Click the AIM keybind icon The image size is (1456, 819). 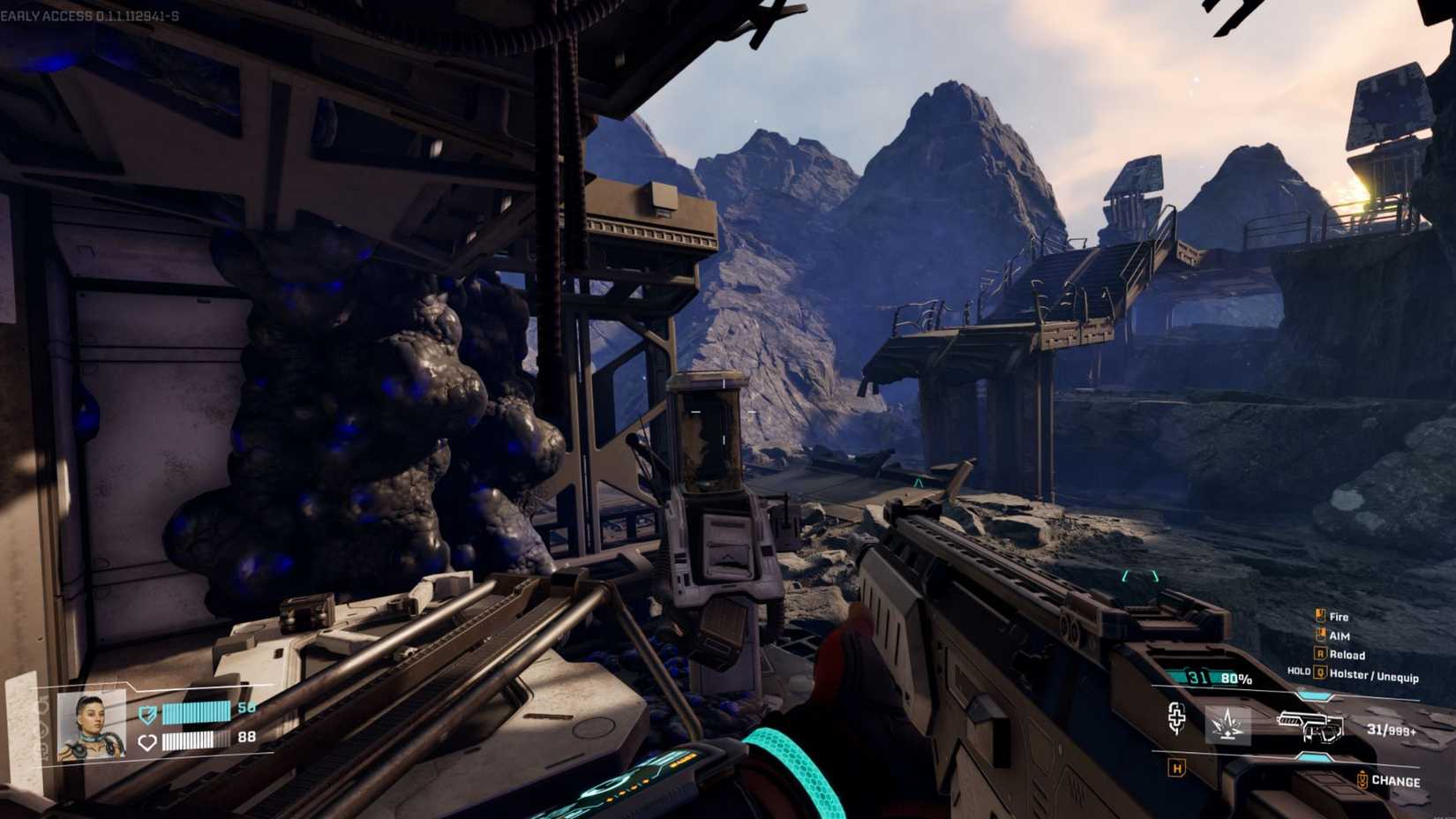pyautogui.click(x=1321, y=635)
